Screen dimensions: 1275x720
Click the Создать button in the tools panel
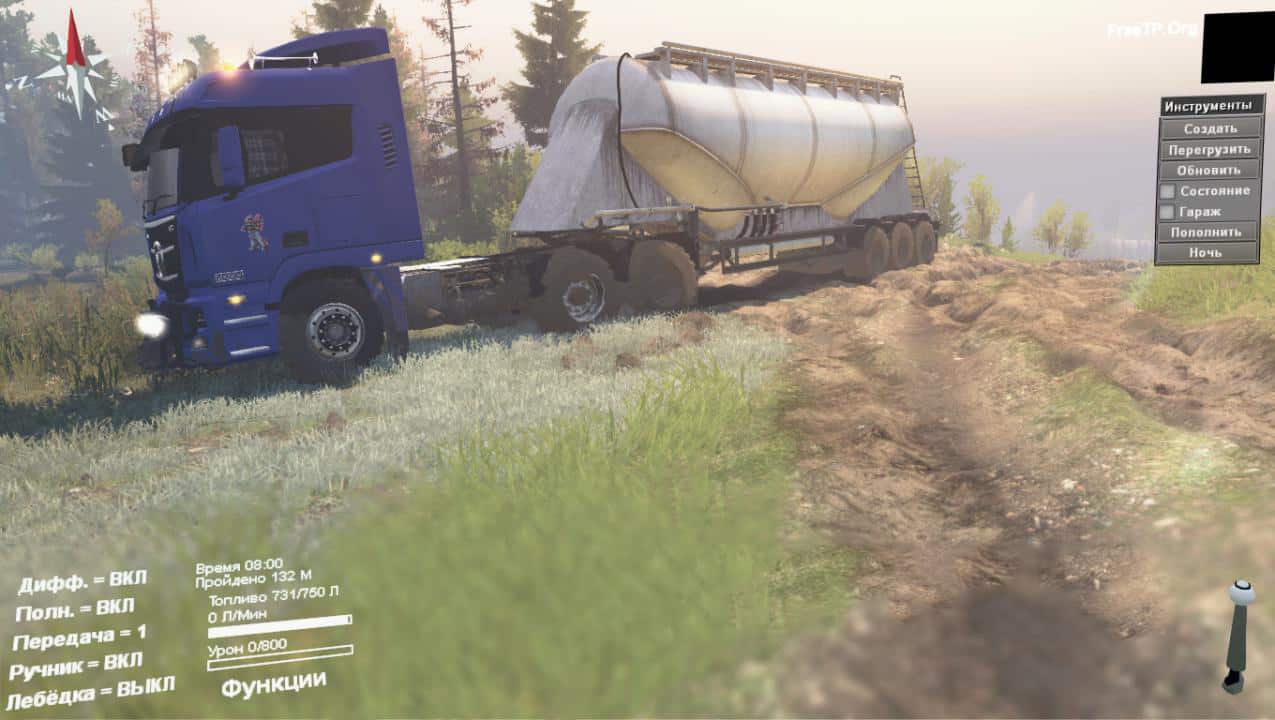1209,128
